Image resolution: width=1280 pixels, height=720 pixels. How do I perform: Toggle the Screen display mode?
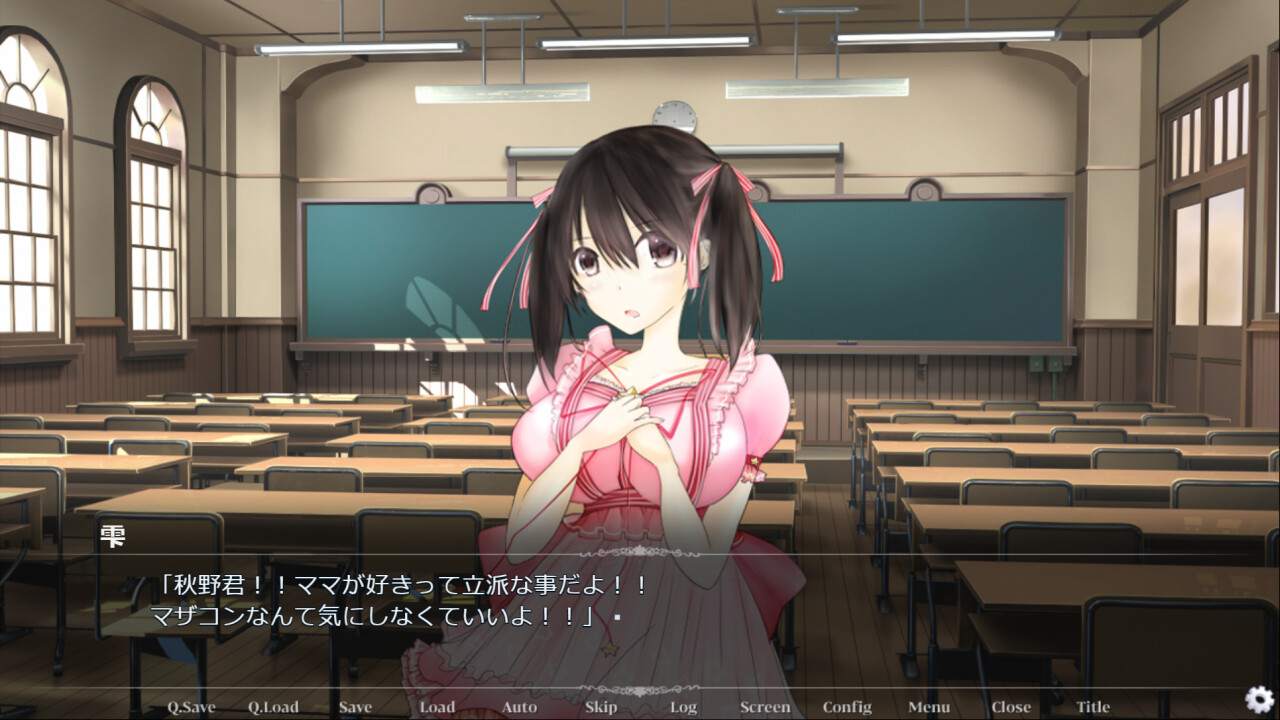765,707
